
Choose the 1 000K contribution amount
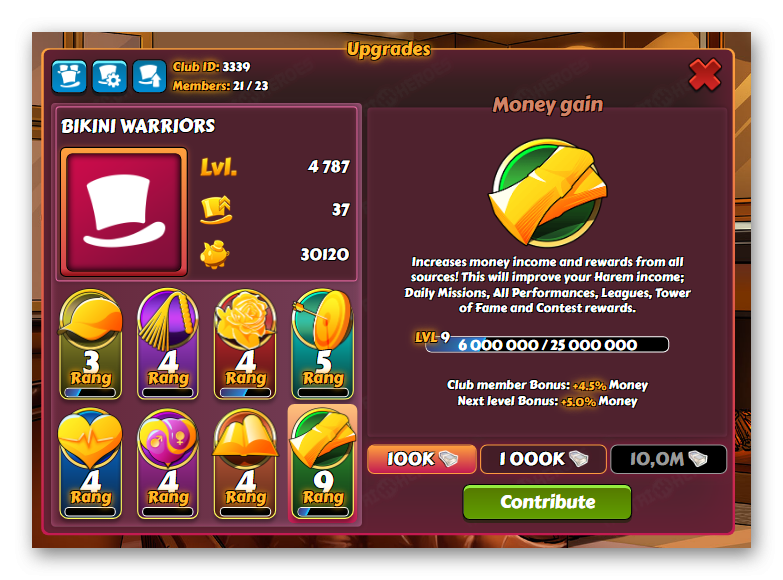coord(543,459)
